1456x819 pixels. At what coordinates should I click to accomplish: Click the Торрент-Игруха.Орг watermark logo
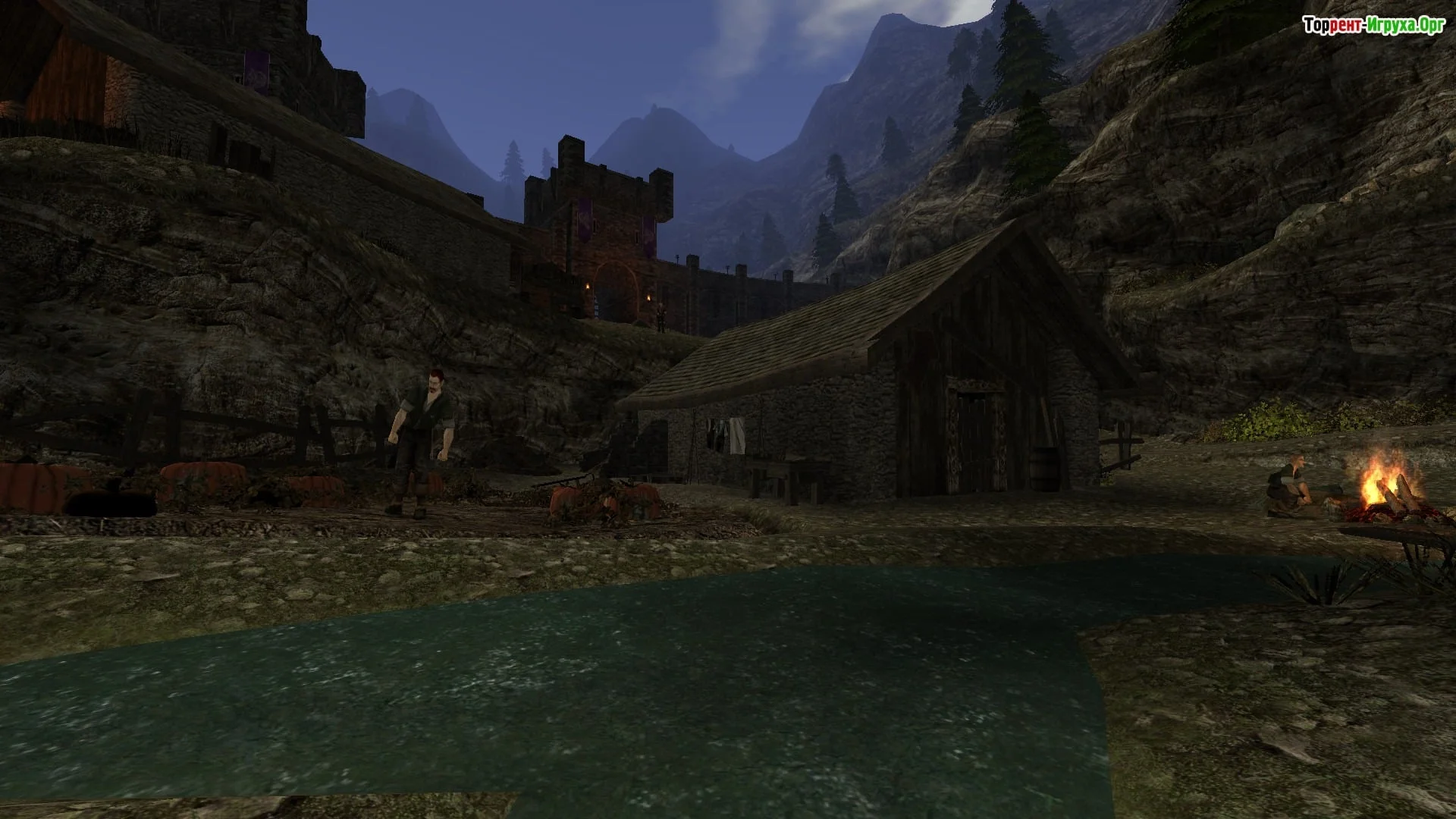(x=1373, y=26)
